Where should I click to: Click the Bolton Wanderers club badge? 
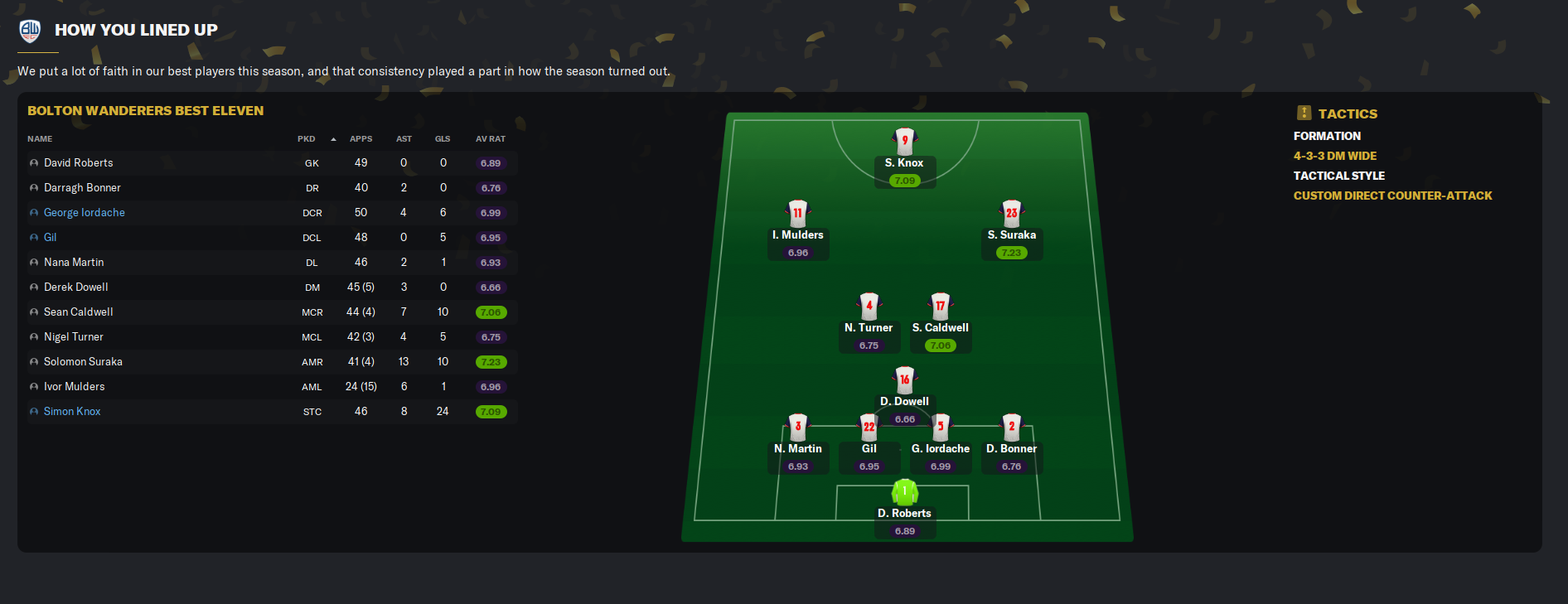(x=30, y=31)
